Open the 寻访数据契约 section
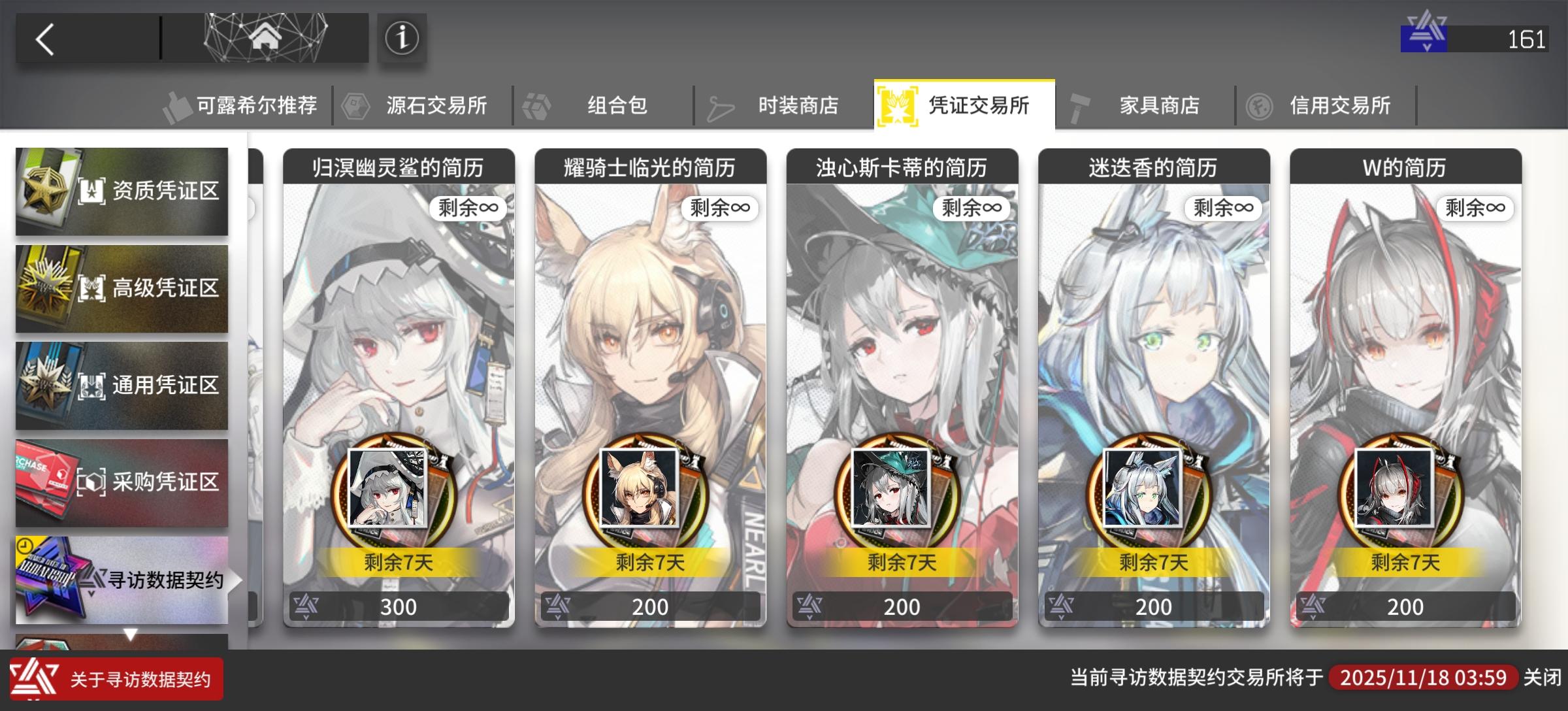Screen dimensions: 1568x711 click(122, 578)
